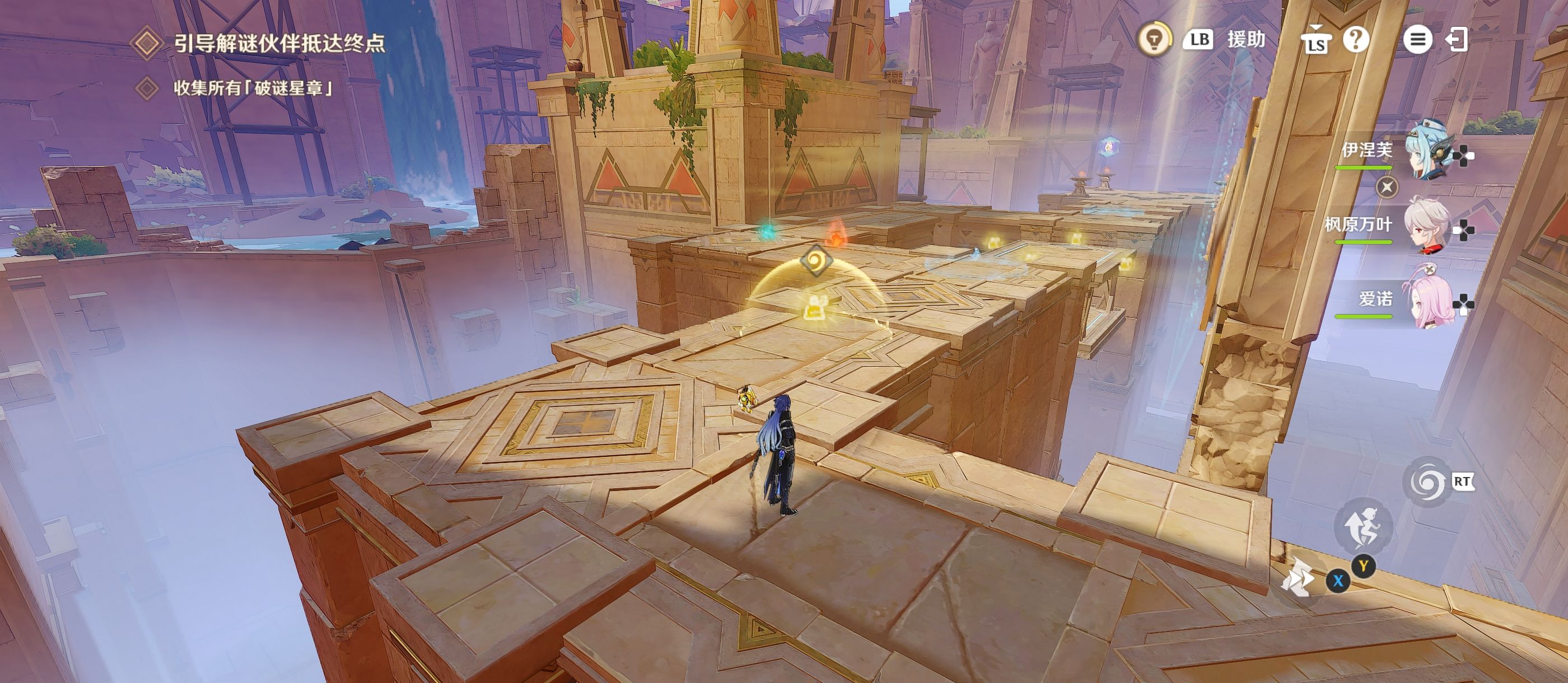The width and height of the screenshot is (1568, 683).
Task: Exit the puzzle via the door-arrow icon
Action: tap(1457, 40)
